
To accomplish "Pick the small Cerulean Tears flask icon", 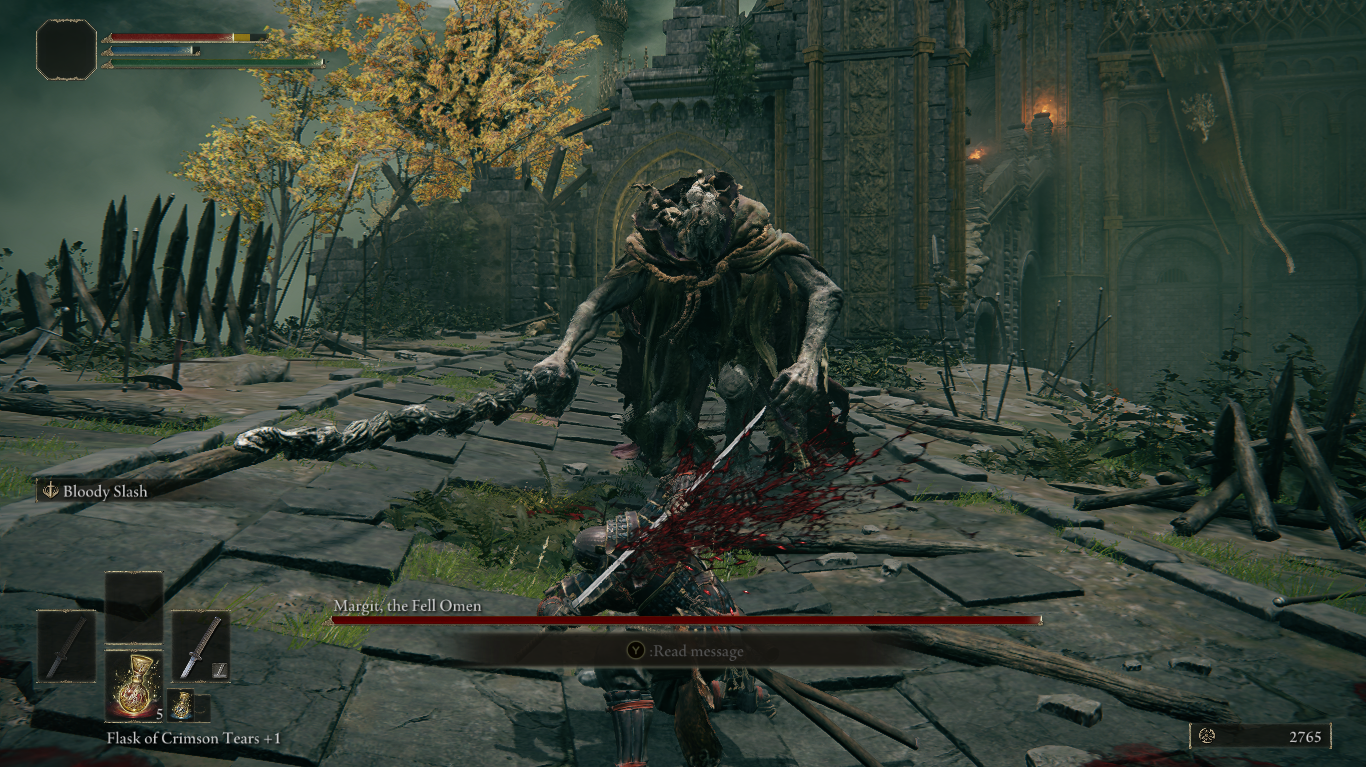I will (180, 704).
